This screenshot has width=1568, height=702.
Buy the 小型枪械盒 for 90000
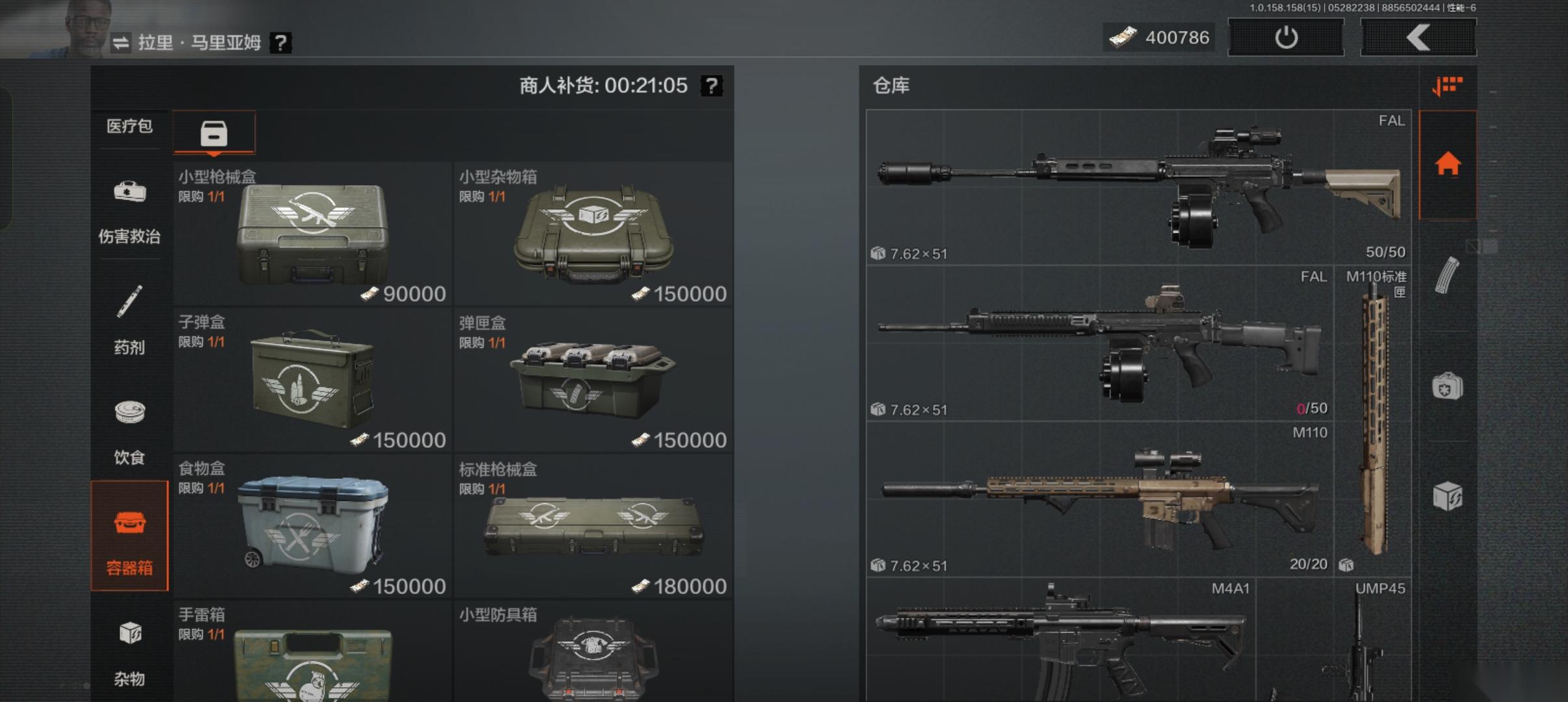click(313, 234)
